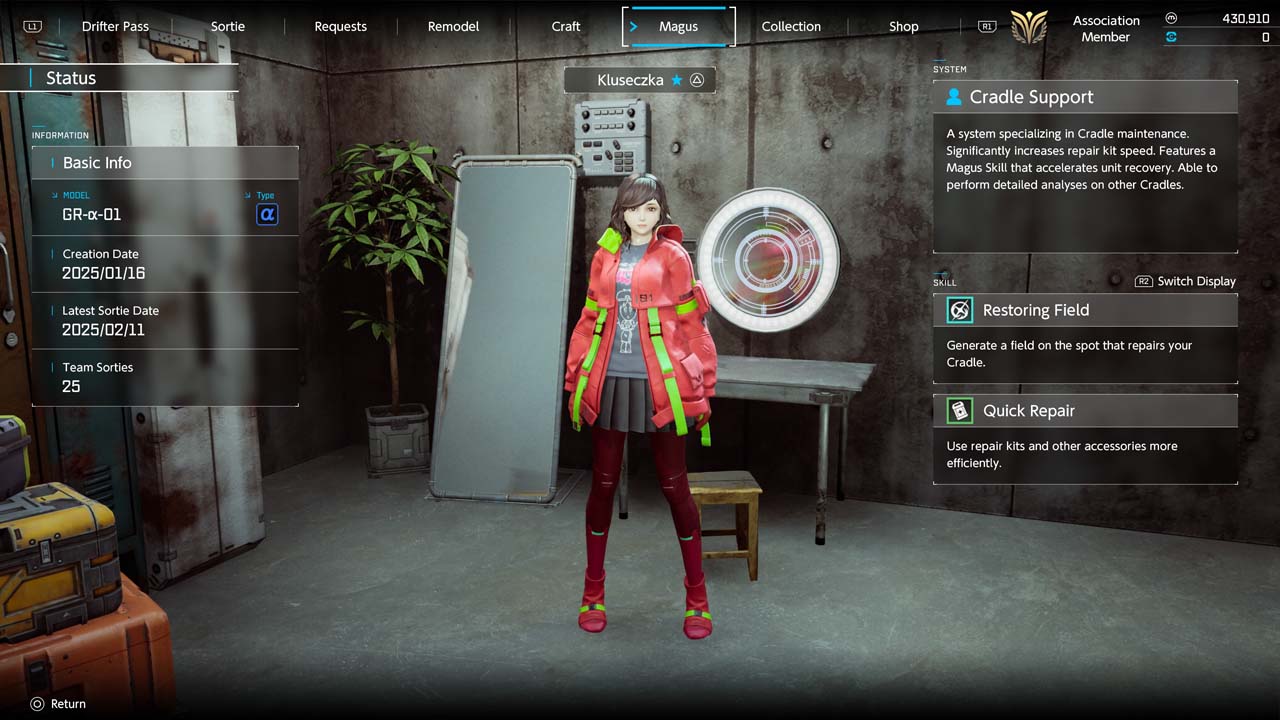Open the Craft tab
This screenshot has height=720, width=1280.
click(566, 26)
